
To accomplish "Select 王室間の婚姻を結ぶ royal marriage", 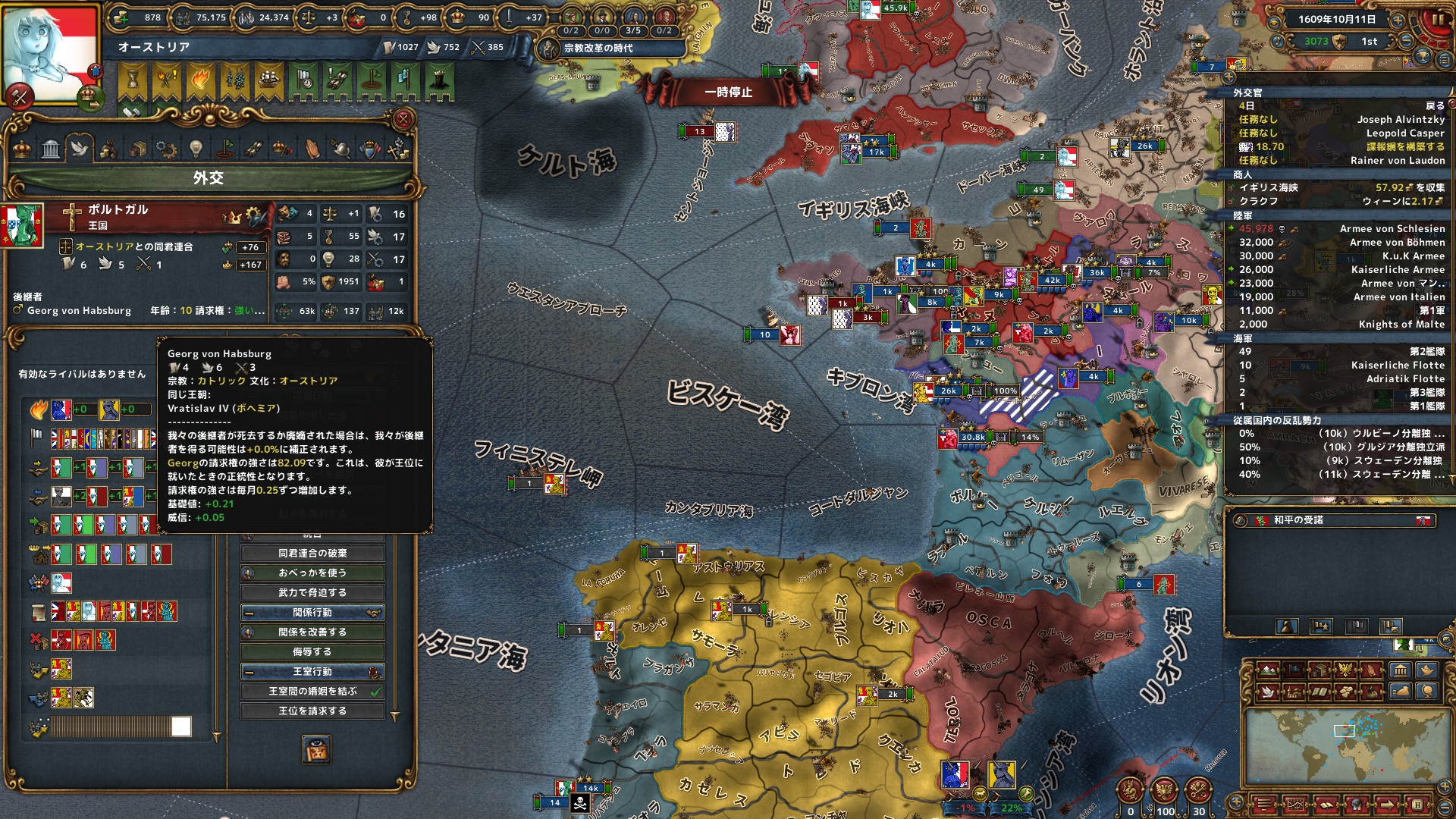I will point(312,692).
